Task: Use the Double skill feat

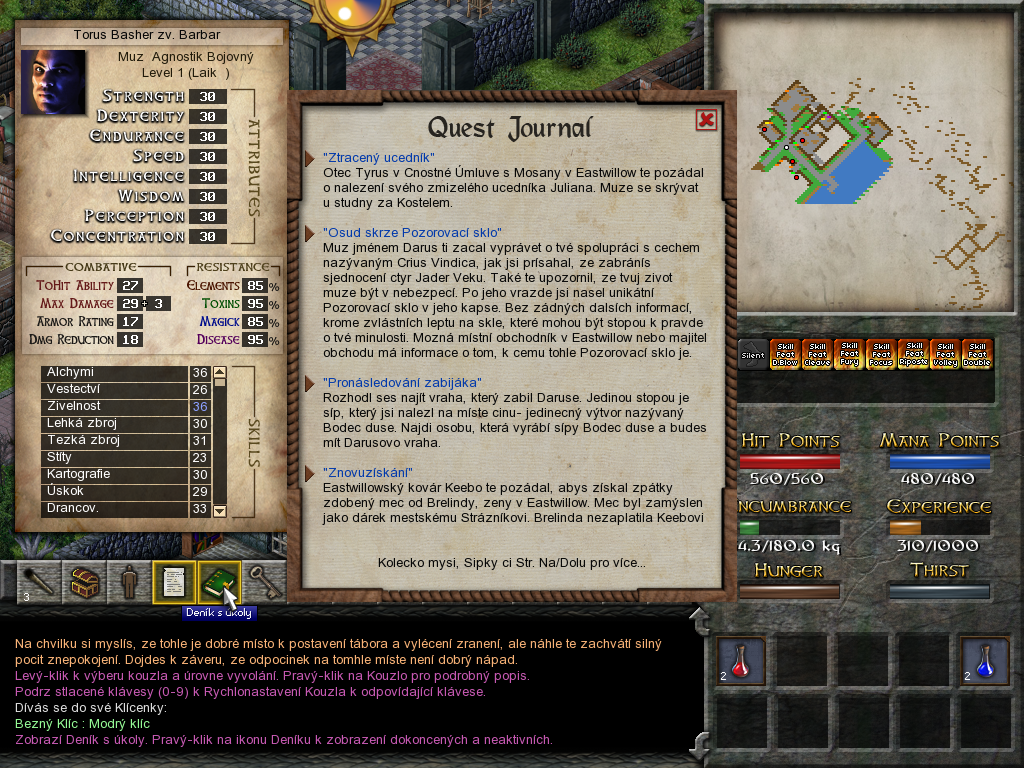Action: (977, 354)
